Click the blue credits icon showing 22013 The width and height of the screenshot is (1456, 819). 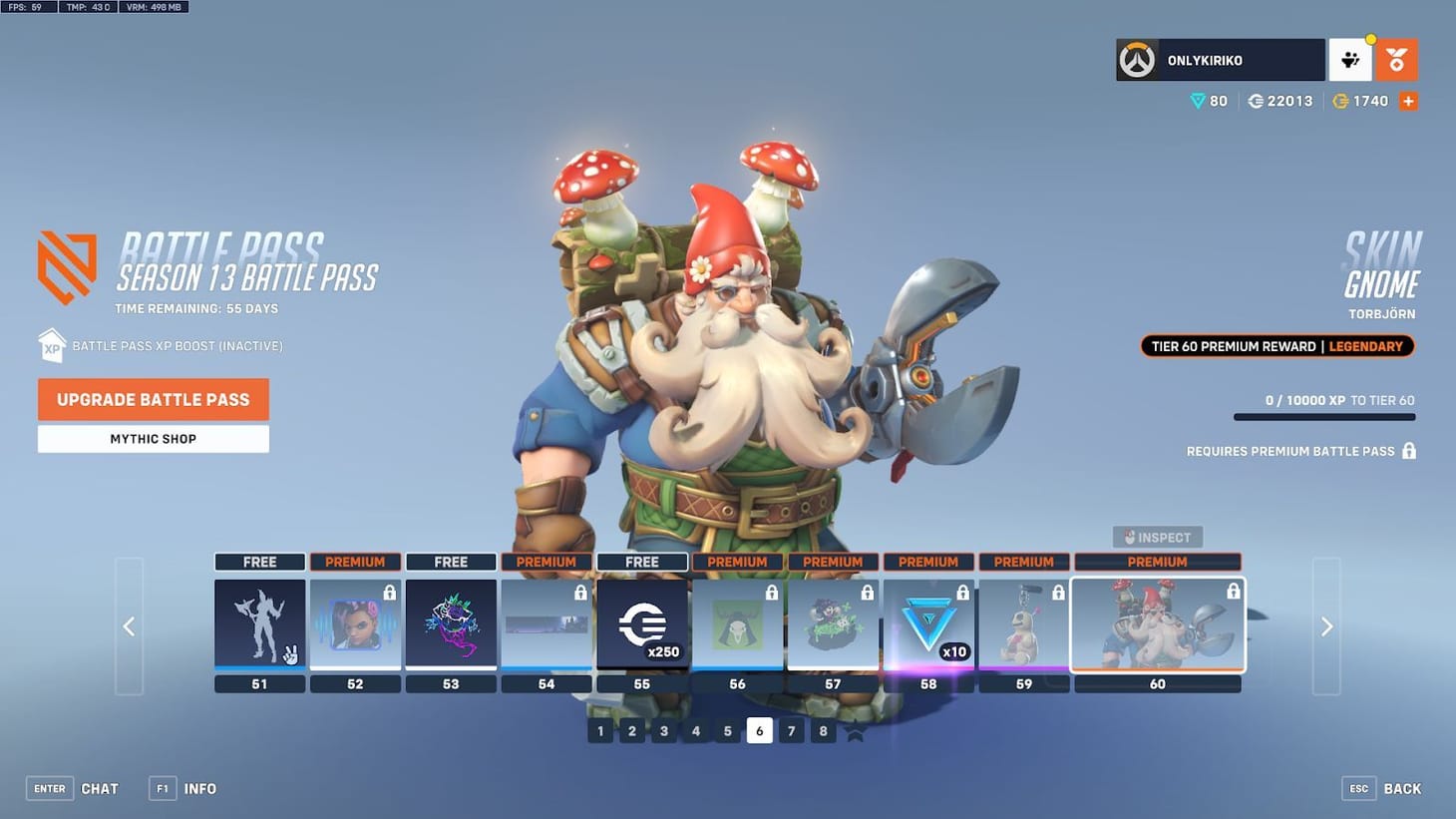click(1255, 101)
